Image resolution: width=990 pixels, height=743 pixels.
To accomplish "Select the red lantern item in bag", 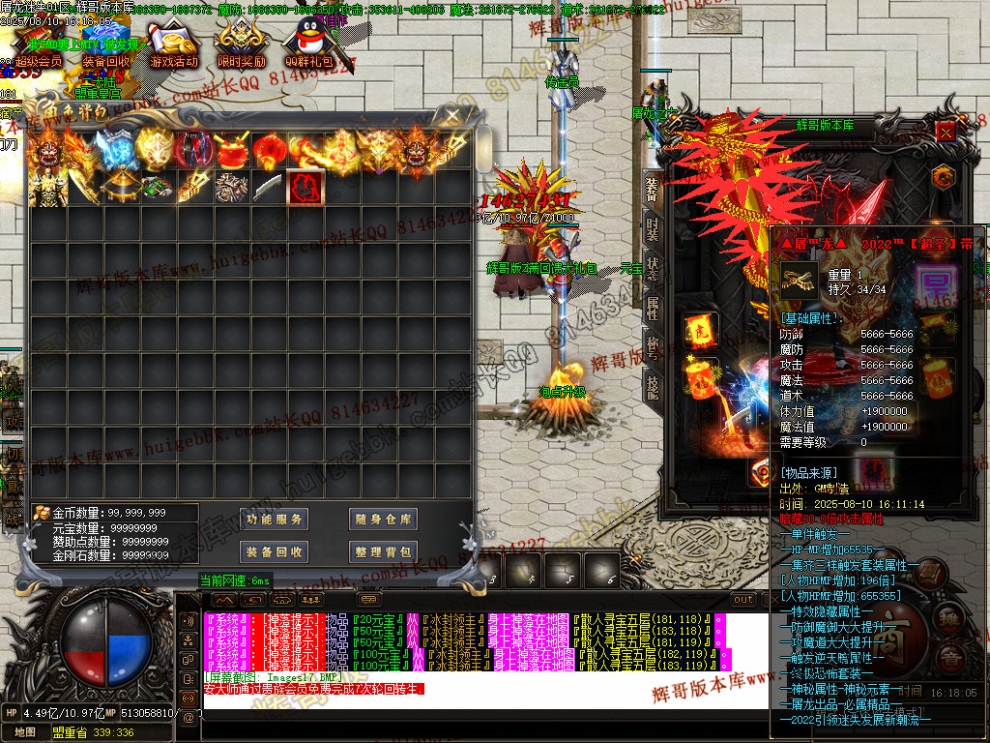I will point(267,150).
